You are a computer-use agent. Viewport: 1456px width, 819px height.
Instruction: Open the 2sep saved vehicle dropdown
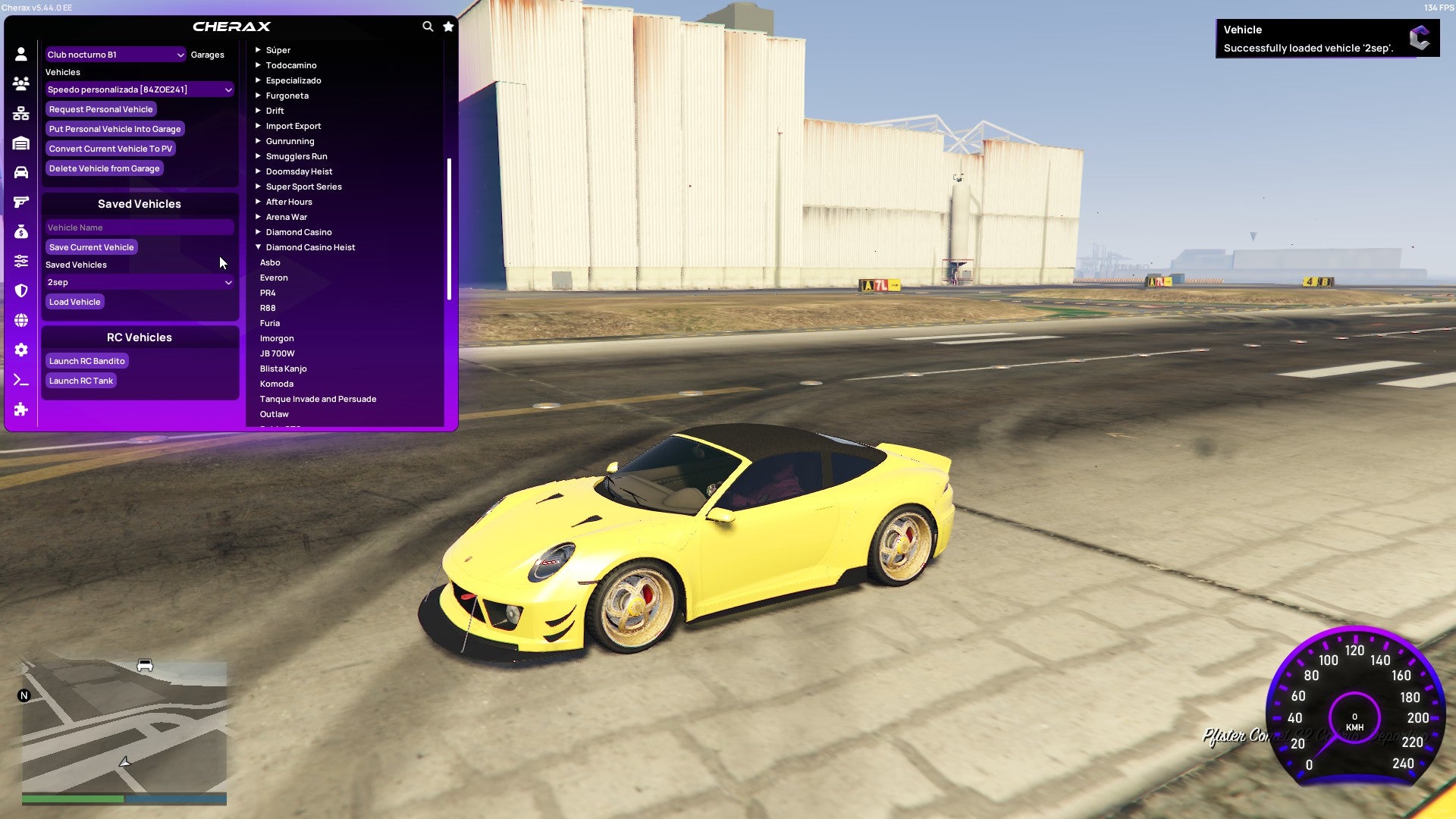(x=140, y=282)
